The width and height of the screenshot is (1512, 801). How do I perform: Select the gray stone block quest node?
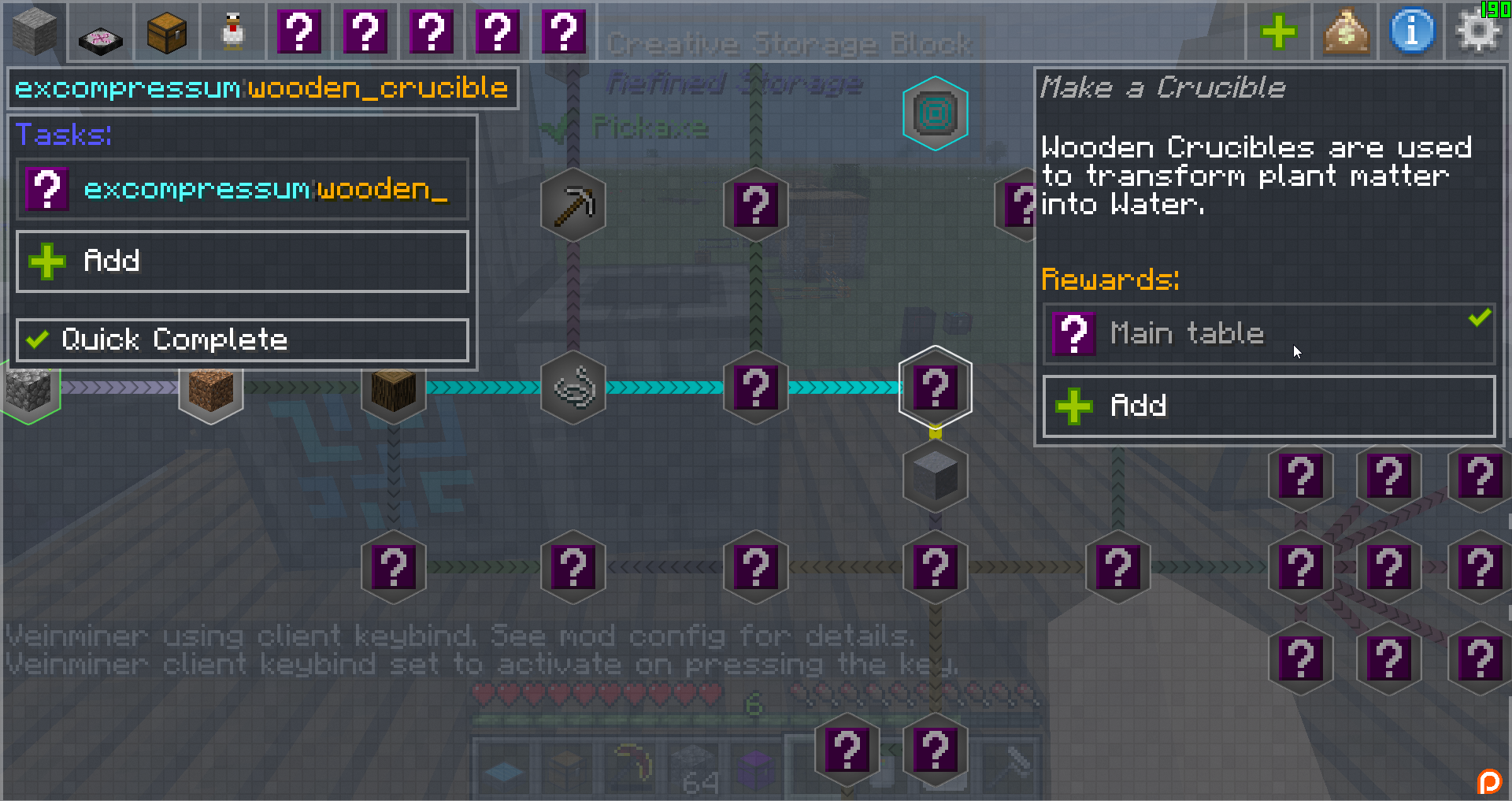[936, 476]
